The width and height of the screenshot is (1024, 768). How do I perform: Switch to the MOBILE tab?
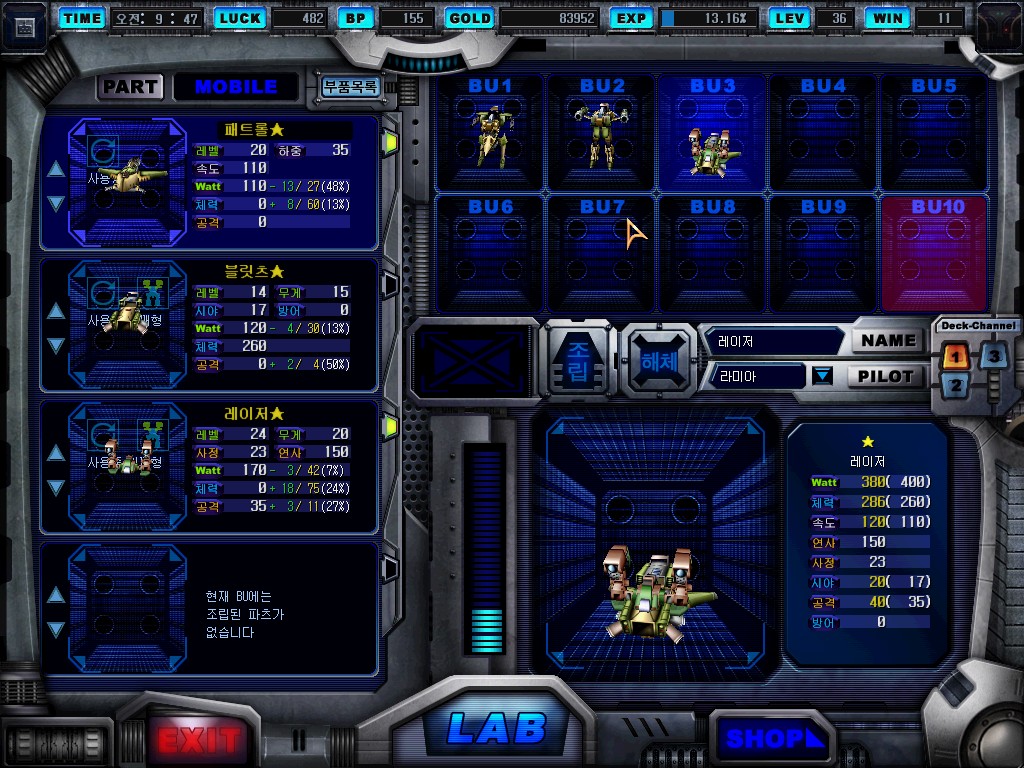236,86
